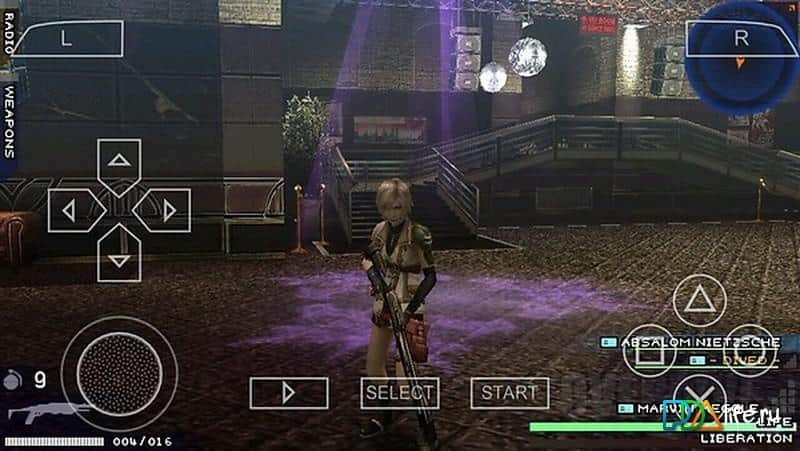Image resolution: width=800 pixels, height=451 pixels.
Task: Click the shotgun weapon icon
Action: (x=46, y=412)
